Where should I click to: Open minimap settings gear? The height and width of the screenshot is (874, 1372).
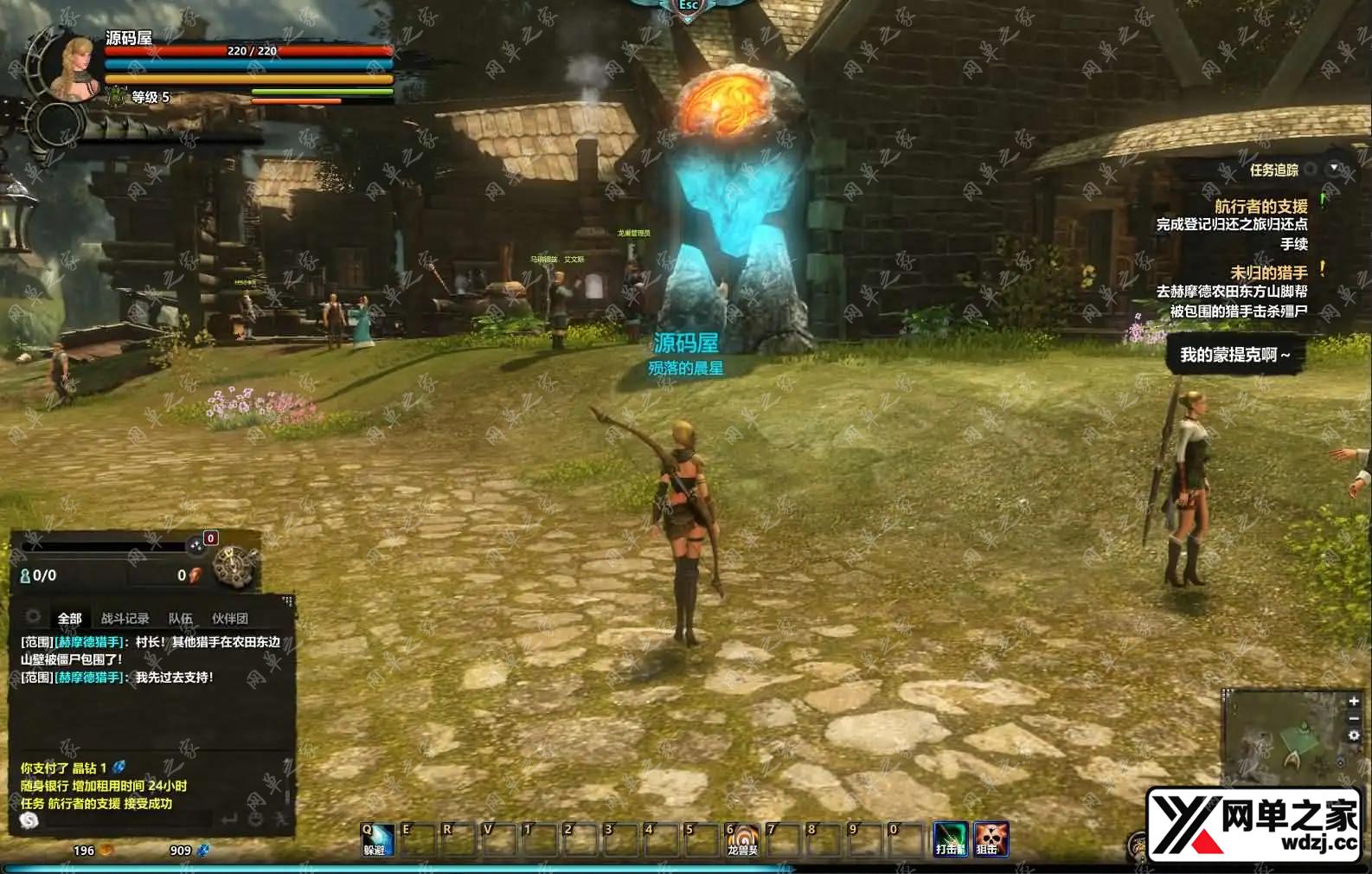tap(1354, 736)
